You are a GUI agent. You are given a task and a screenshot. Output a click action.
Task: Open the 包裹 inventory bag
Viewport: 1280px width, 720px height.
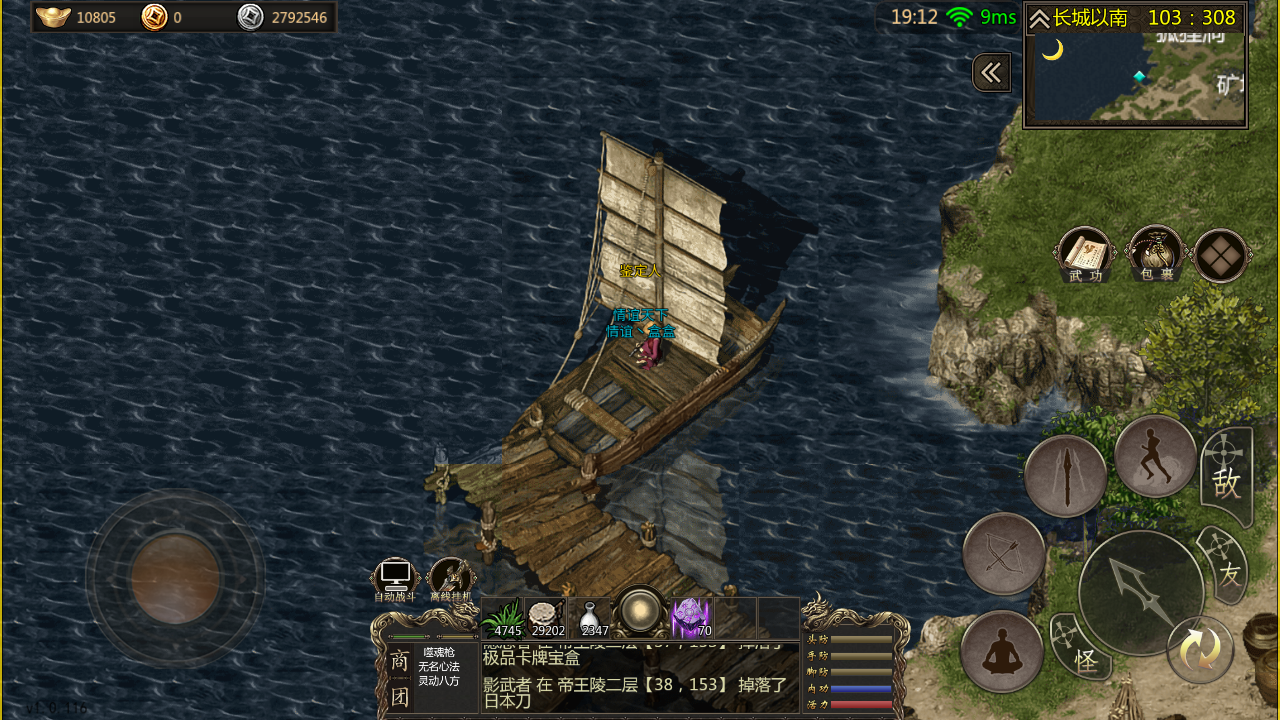coord(1155,254)
